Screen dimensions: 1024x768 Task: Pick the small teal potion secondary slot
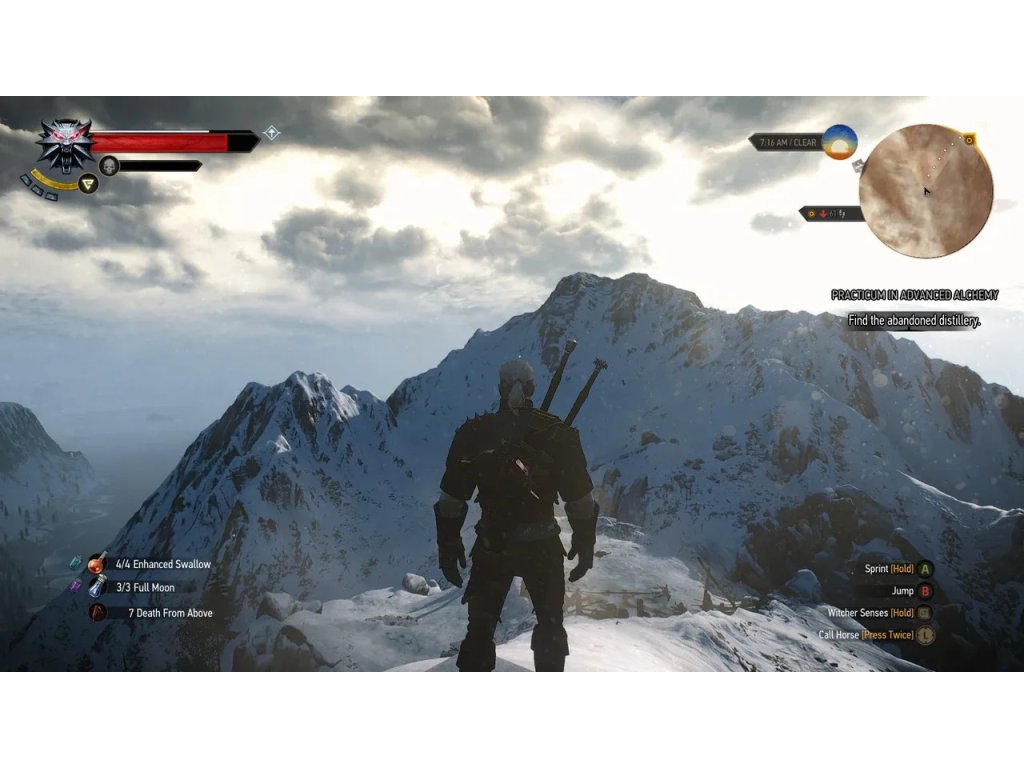75,563
